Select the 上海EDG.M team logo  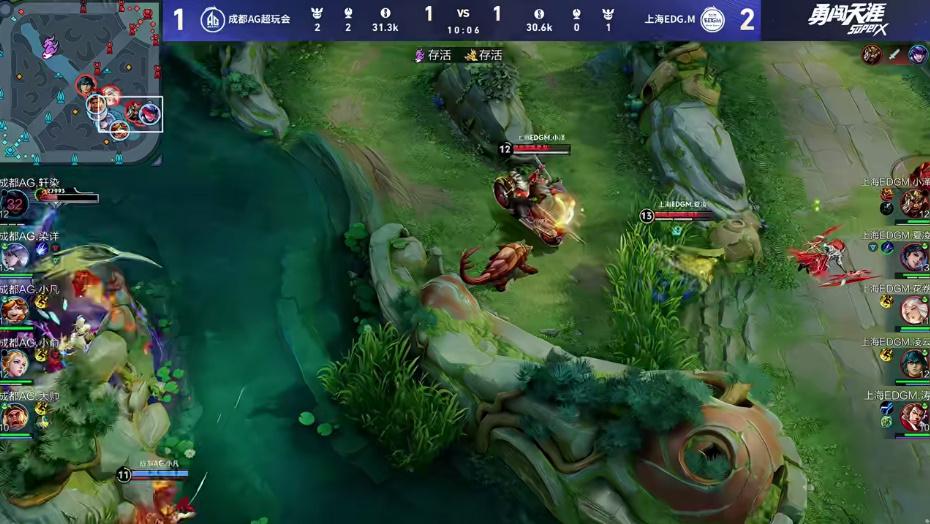click(711, 19)
